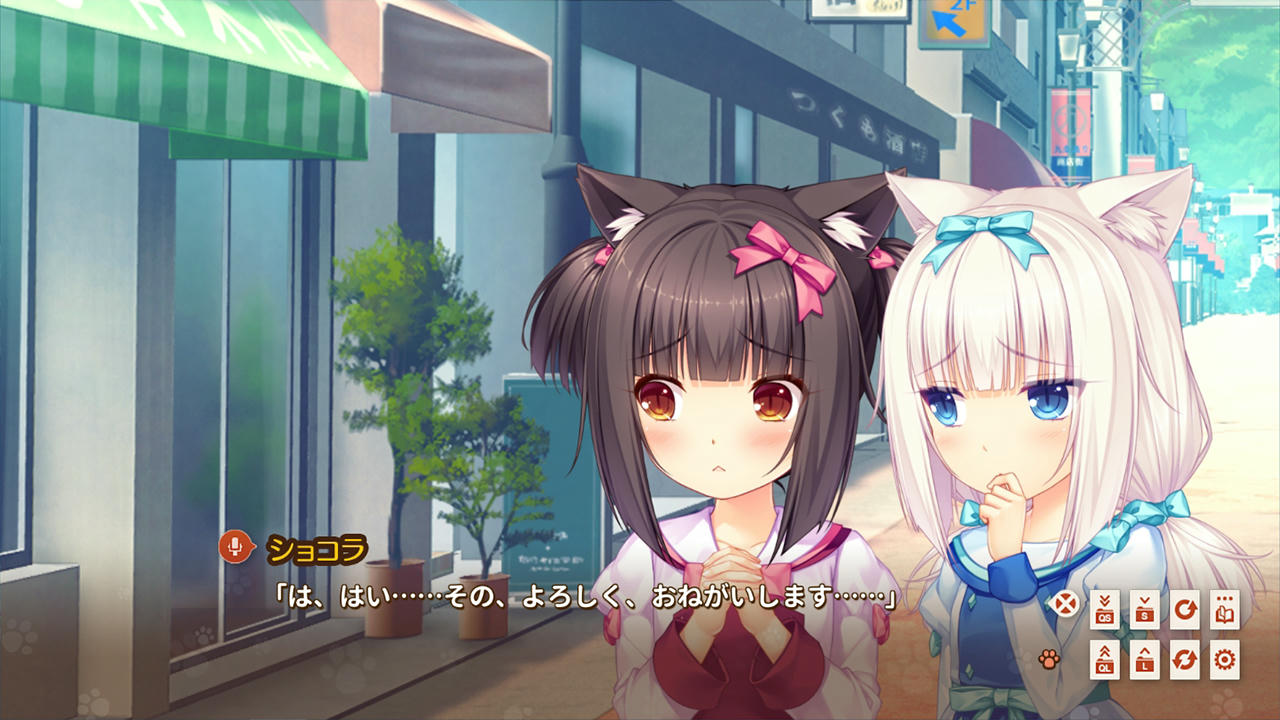The width and height of the screenshot is (1280, 720).
Task: Toggle skip mode with the double arrows
Action: click(x=1184, y=660)
